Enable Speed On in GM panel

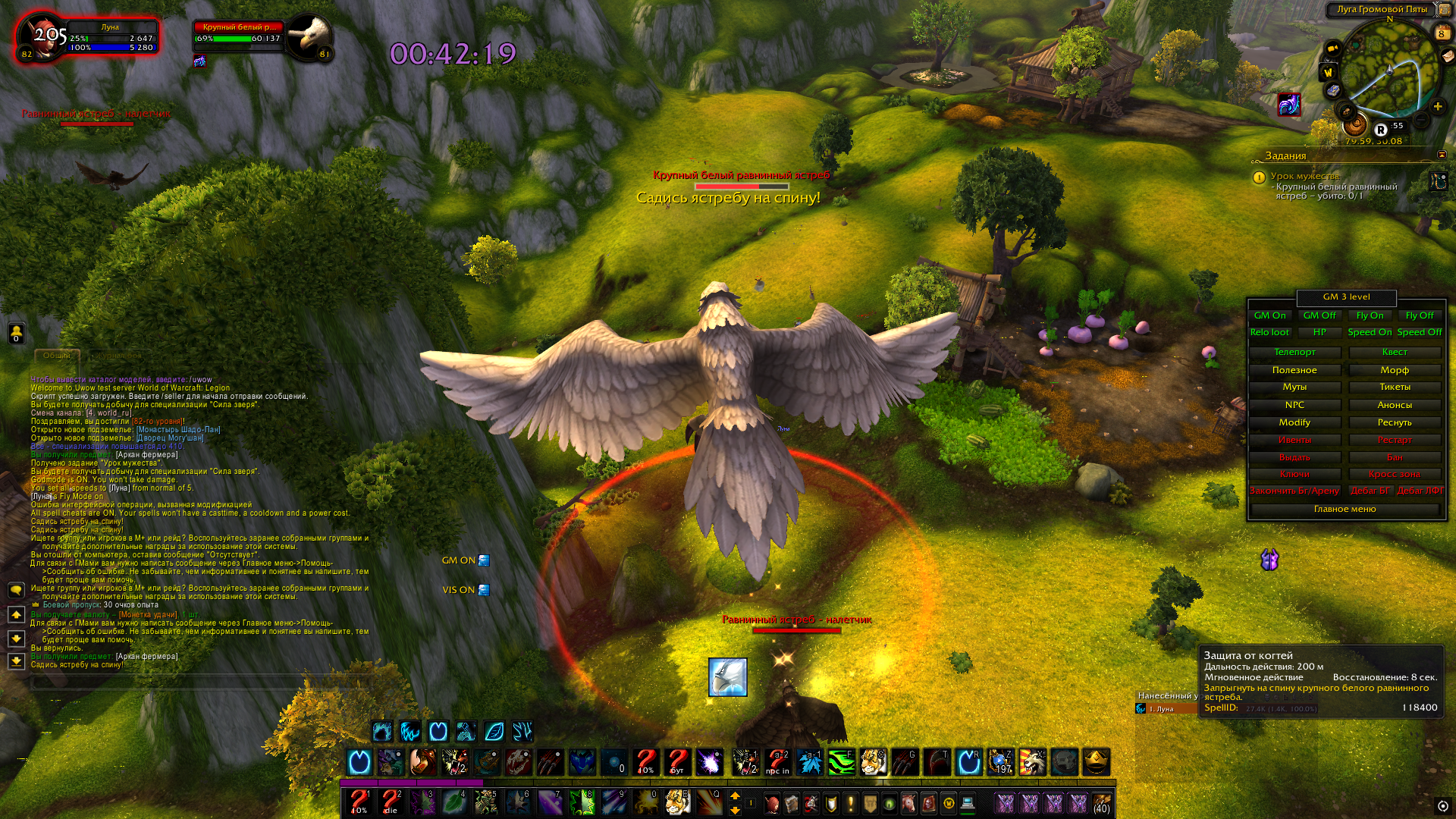(x=1369, y=332)
